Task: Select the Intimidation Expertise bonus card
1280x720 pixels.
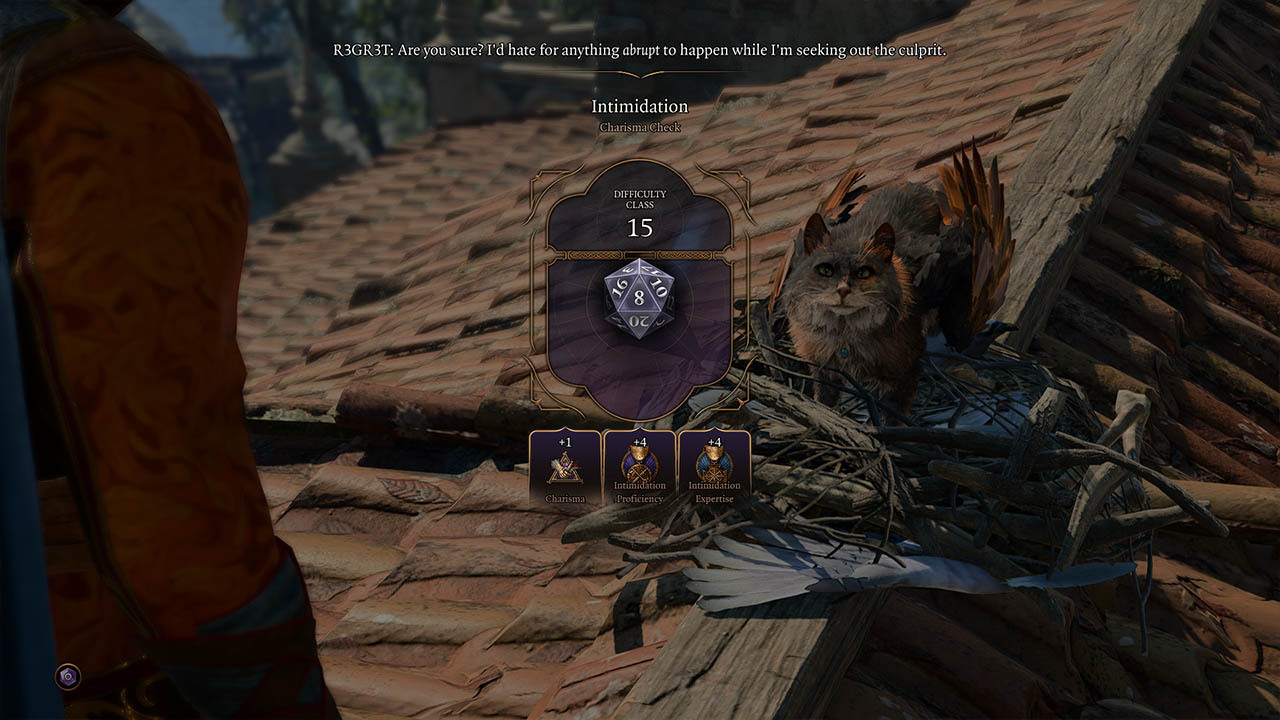Action: [x=714, y=468]
